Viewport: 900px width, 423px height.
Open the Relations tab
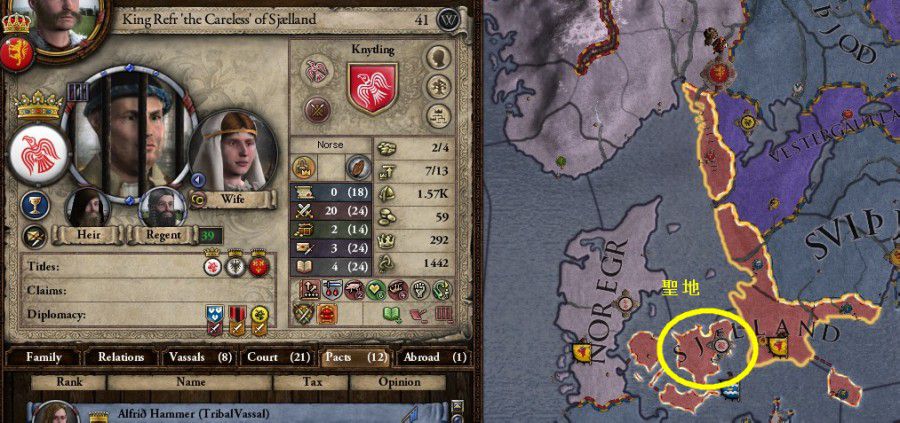(121, 357)
